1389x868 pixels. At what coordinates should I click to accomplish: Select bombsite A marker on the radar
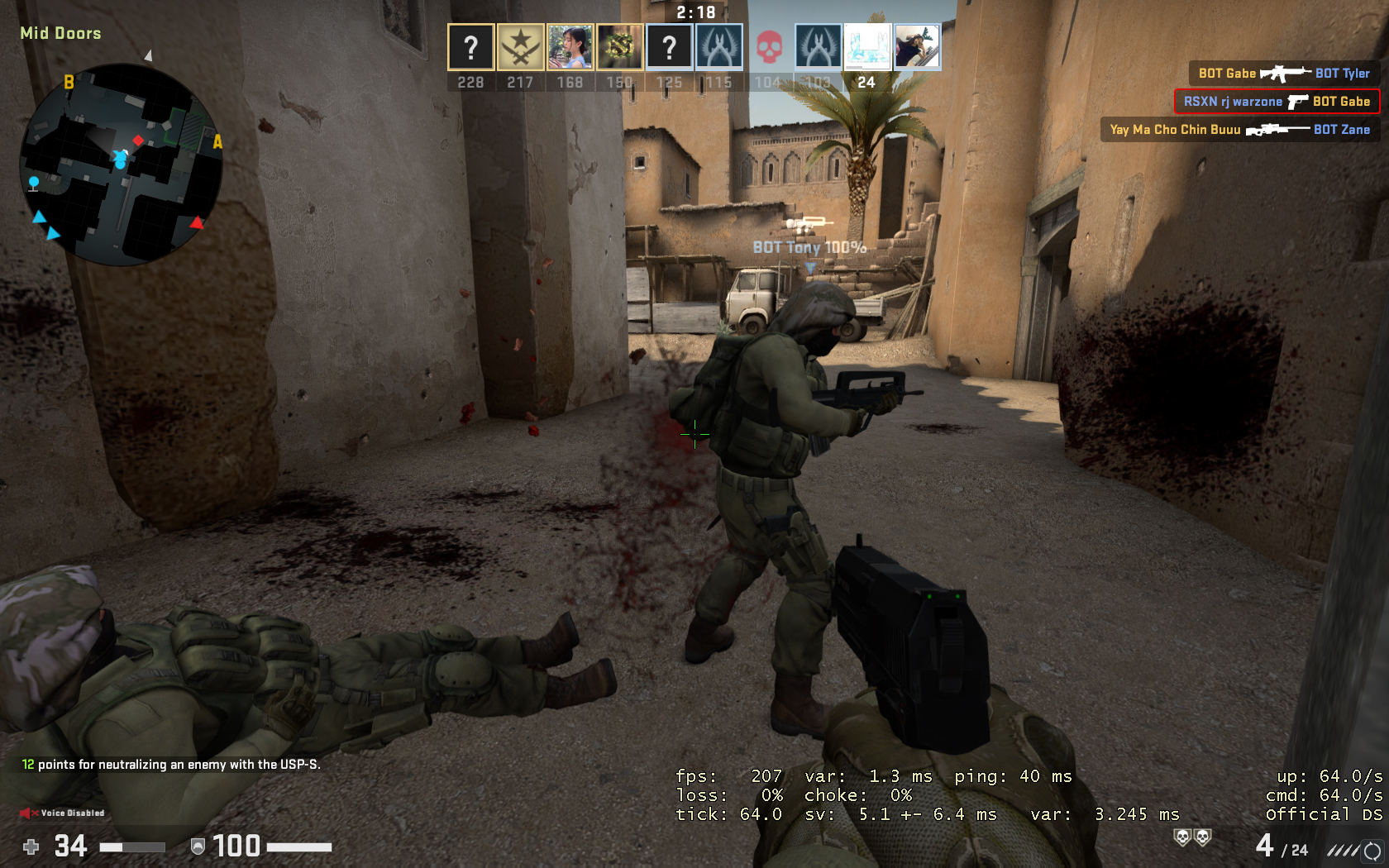tap(217, 142)
